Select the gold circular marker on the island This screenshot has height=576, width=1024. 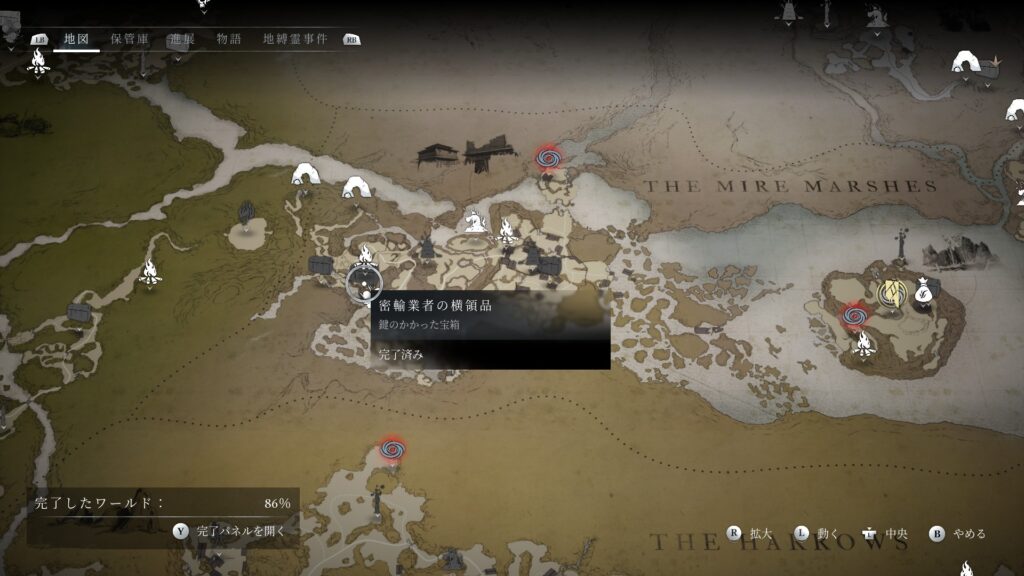pyautogui.click(x=890, y=291)
